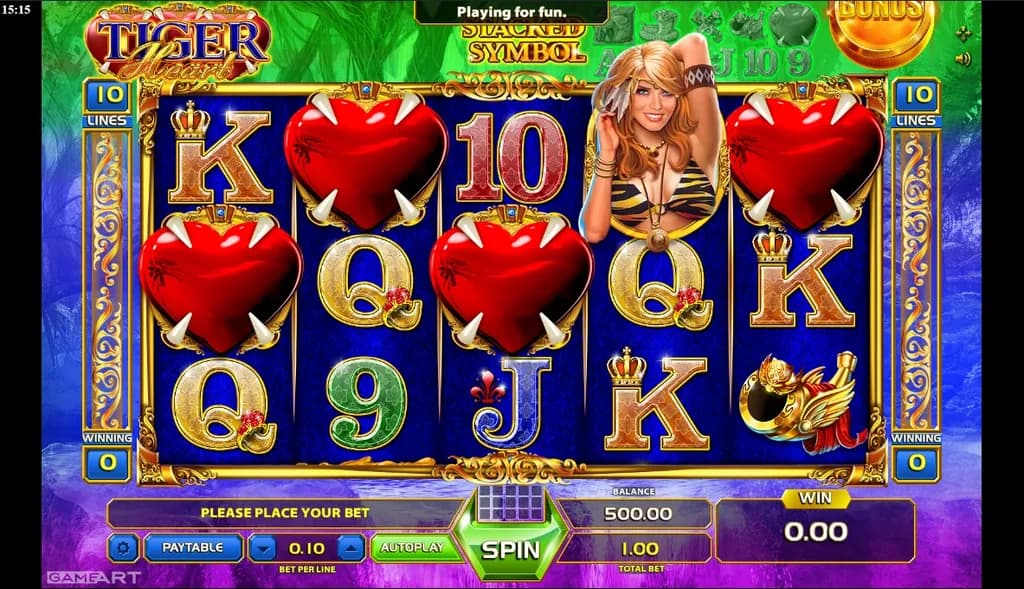The width and height of the screenshot is (1024, 589).
Task: Click the right 10 Lines indicator
Action: (x=915, y=97)
